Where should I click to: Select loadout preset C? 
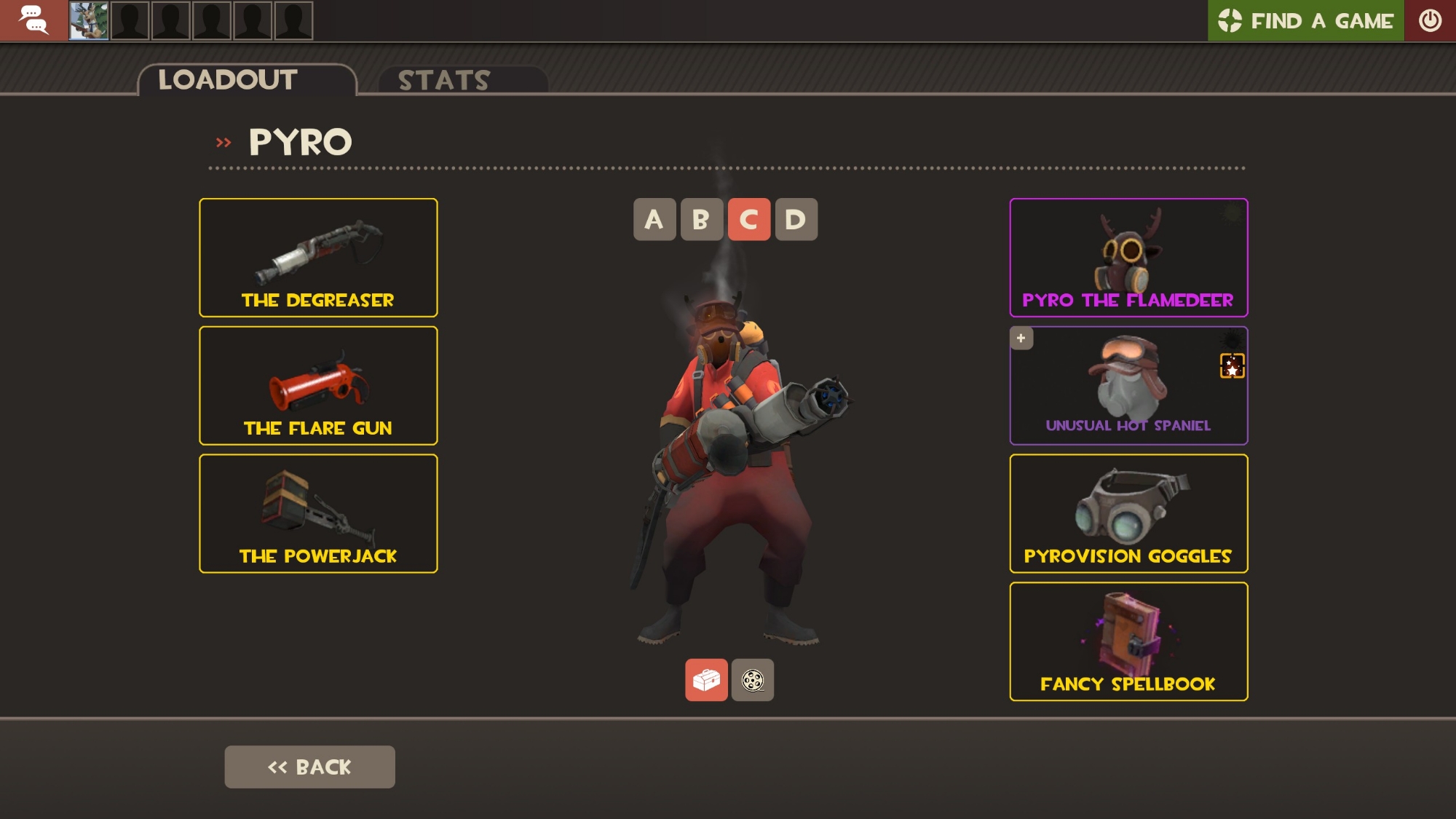748,220
